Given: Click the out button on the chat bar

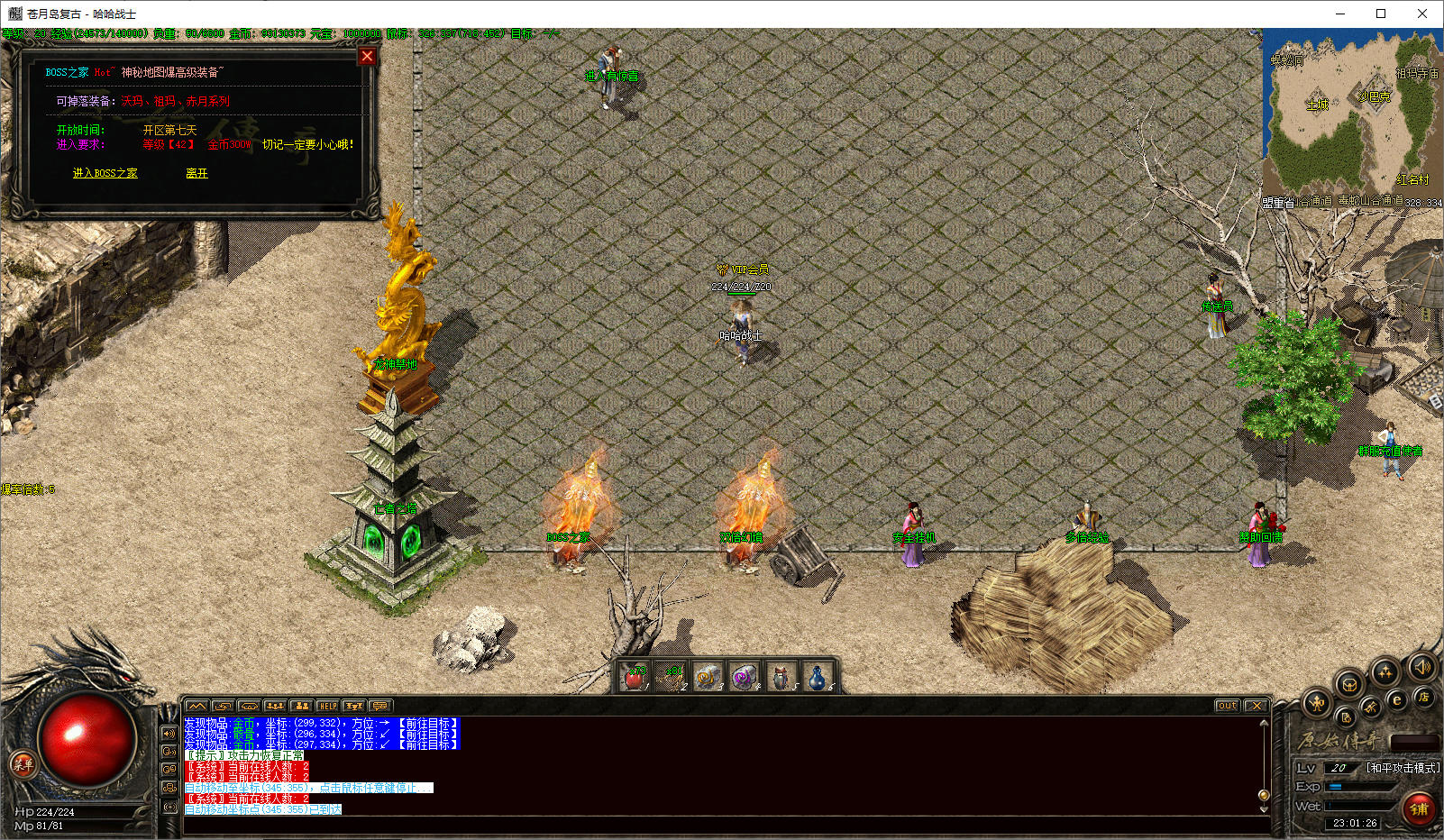Looking at the screenshot, I should (x=1227, y=706).
